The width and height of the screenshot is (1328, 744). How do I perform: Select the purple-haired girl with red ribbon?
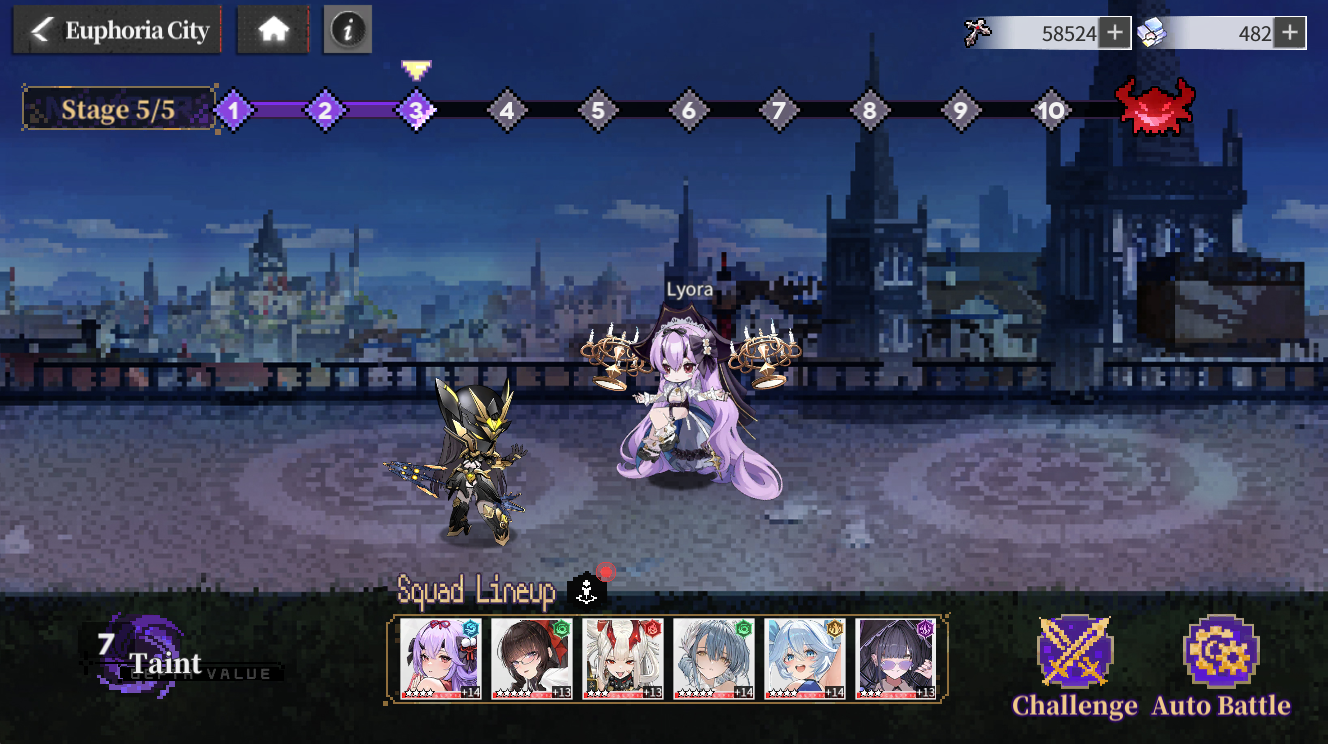(x=441, y=658)
